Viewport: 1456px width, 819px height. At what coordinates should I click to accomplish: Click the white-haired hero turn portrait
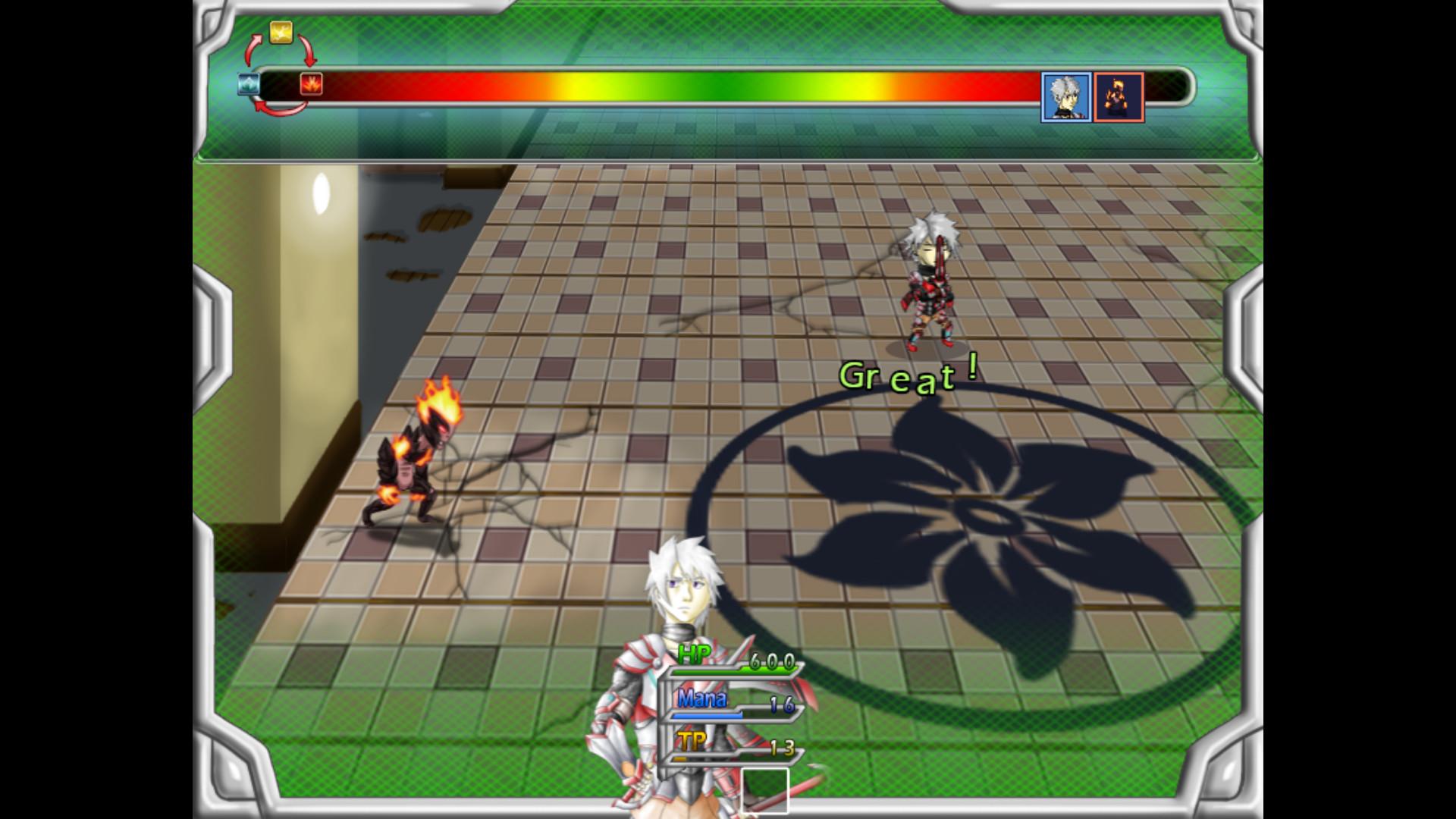coord(1066,97)
